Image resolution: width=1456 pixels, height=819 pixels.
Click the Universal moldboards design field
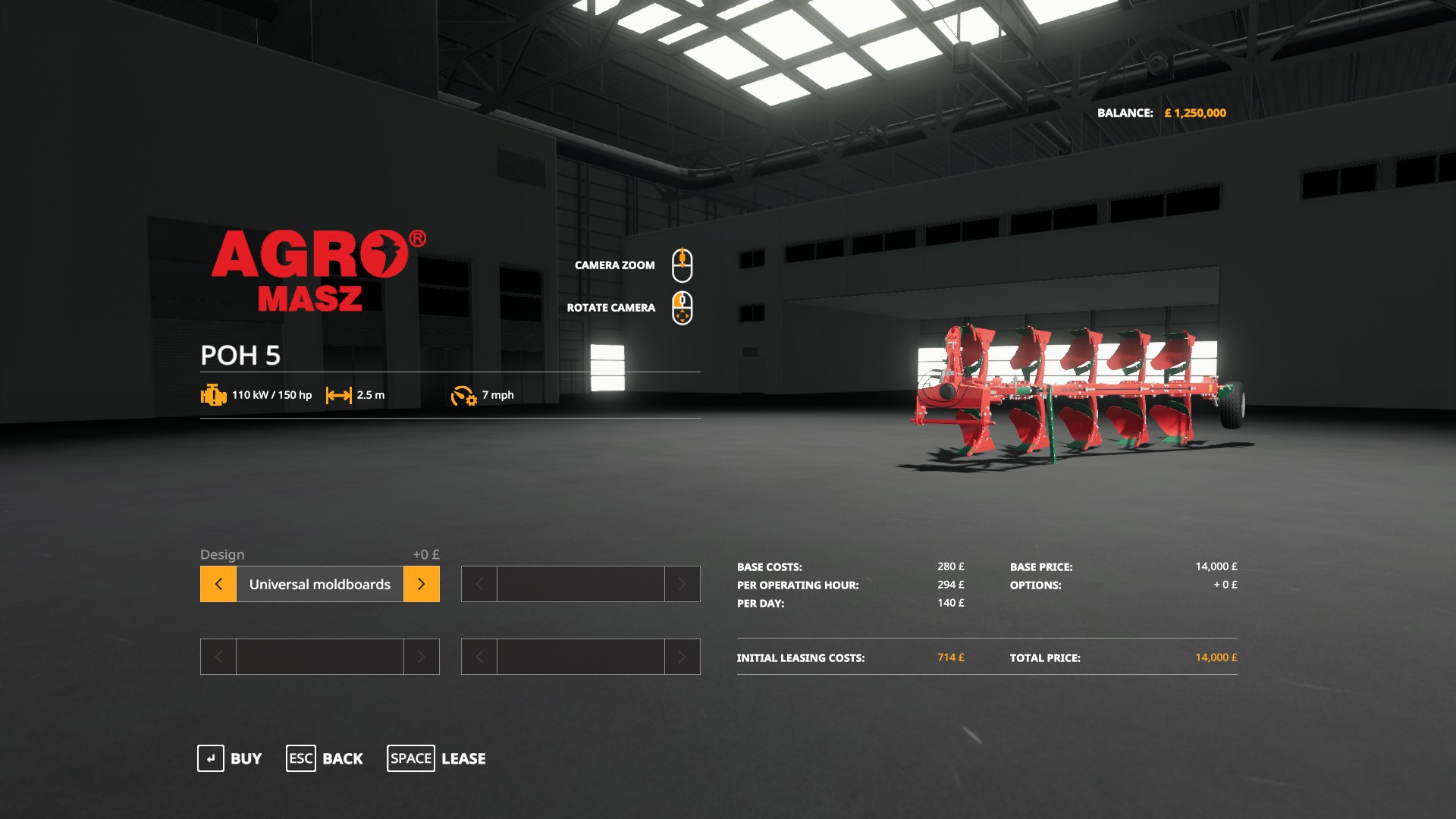coord(319,584)
